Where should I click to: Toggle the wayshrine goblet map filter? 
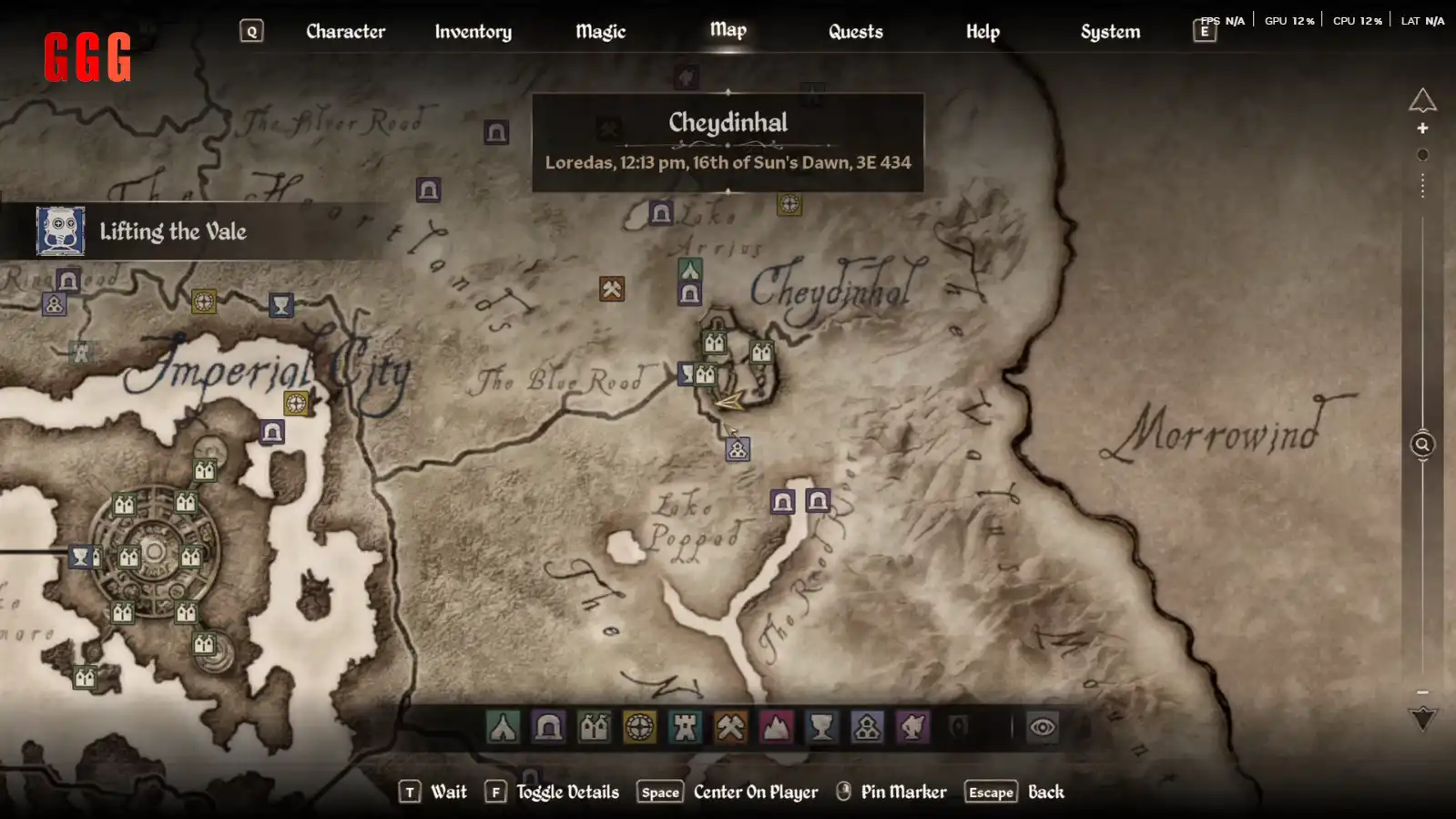pyautogui.click(x=821, y=727)
